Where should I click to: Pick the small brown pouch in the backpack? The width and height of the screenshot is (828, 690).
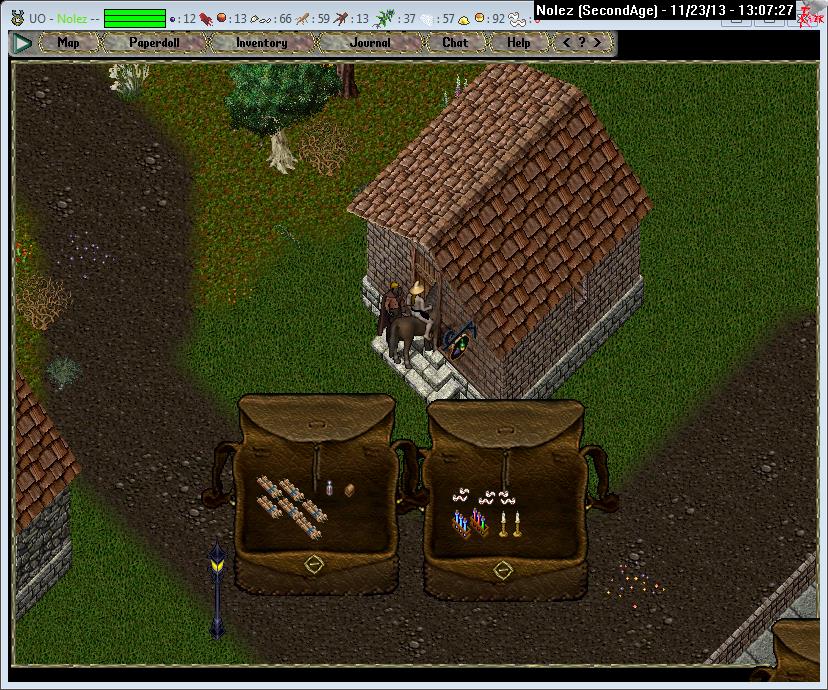coord(349,490)
